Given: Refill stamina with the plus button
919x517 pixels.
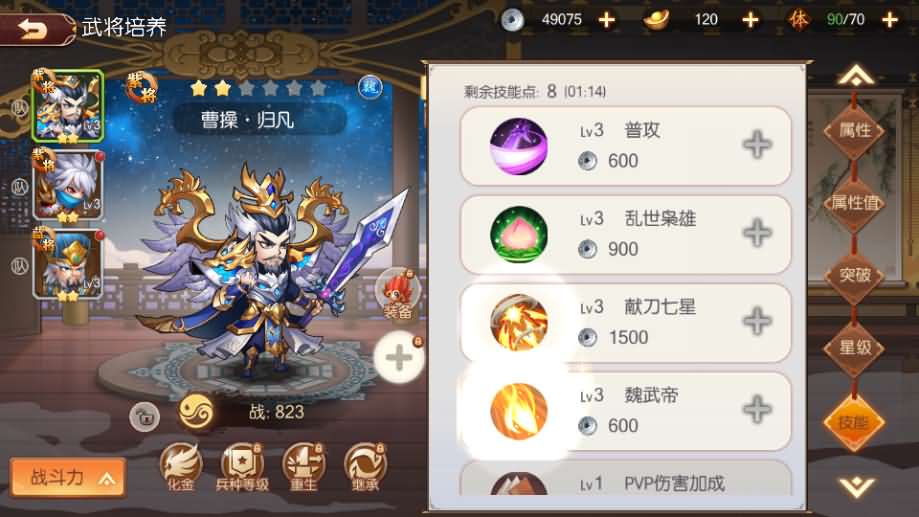Looking at the screenshot, I should pos(890,19).
